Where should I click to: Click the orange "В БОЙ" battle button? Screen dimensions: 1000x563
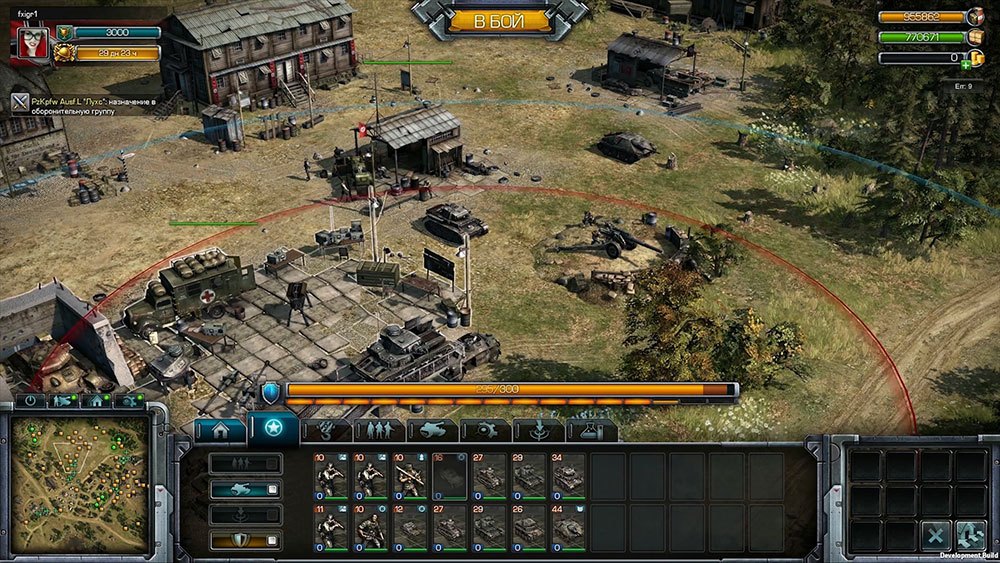tap(497, 20)
